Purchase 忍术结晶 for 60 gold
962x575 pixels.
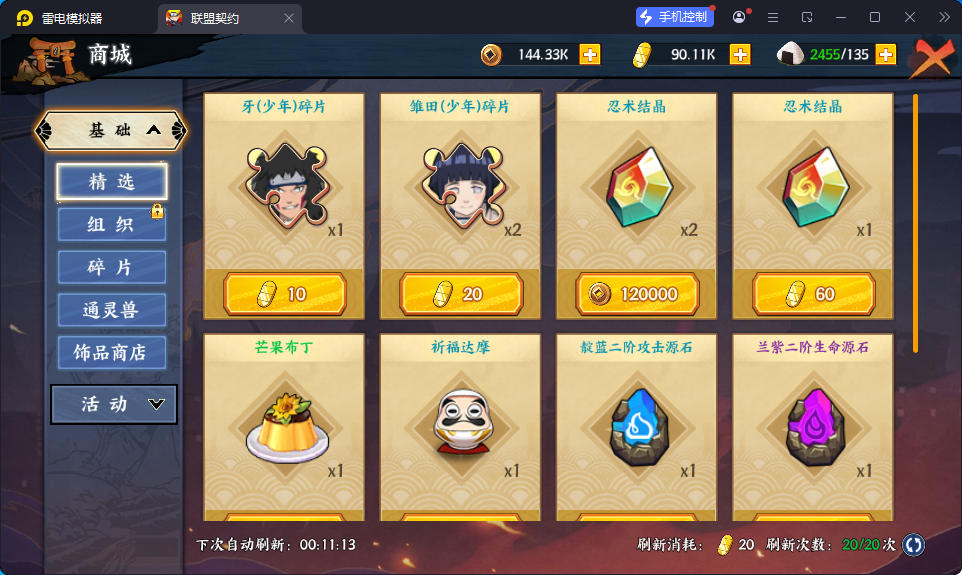[x=813, y=294]
